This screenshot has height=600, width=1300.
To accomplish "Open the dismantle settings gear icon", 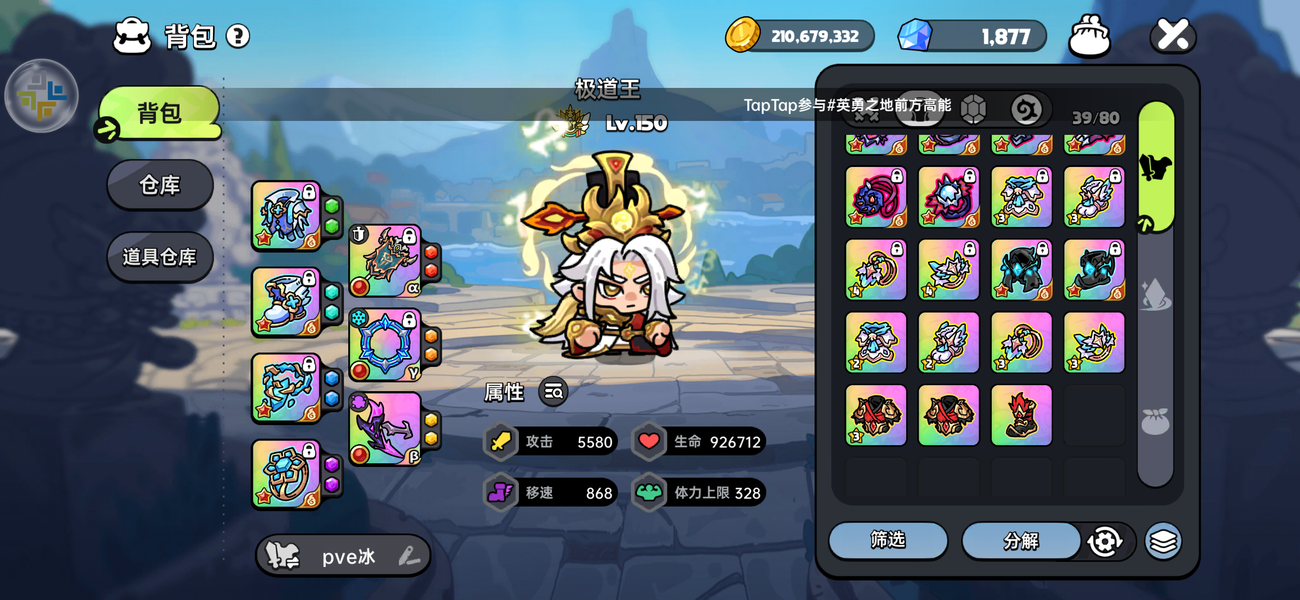I will pos(1104,541).
